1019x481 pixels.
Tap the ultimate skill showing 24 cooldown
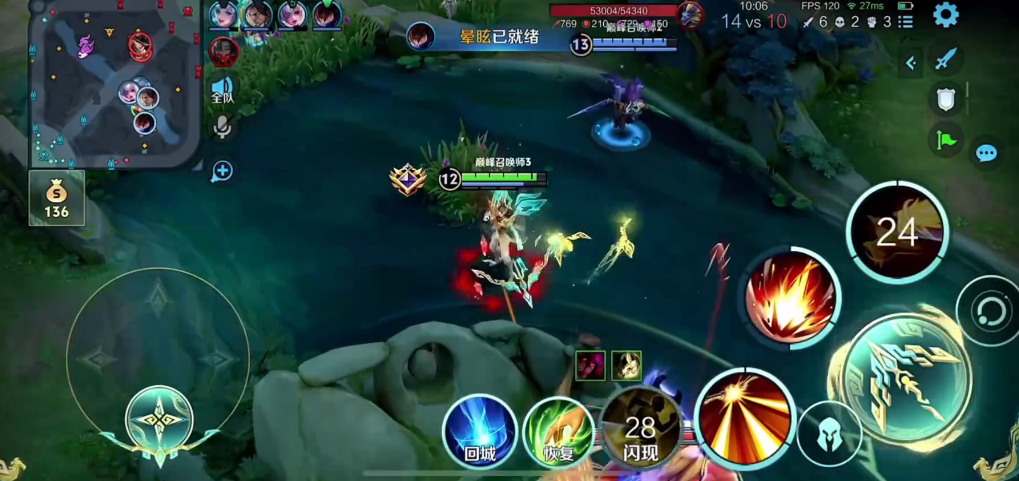pos(897,233)
